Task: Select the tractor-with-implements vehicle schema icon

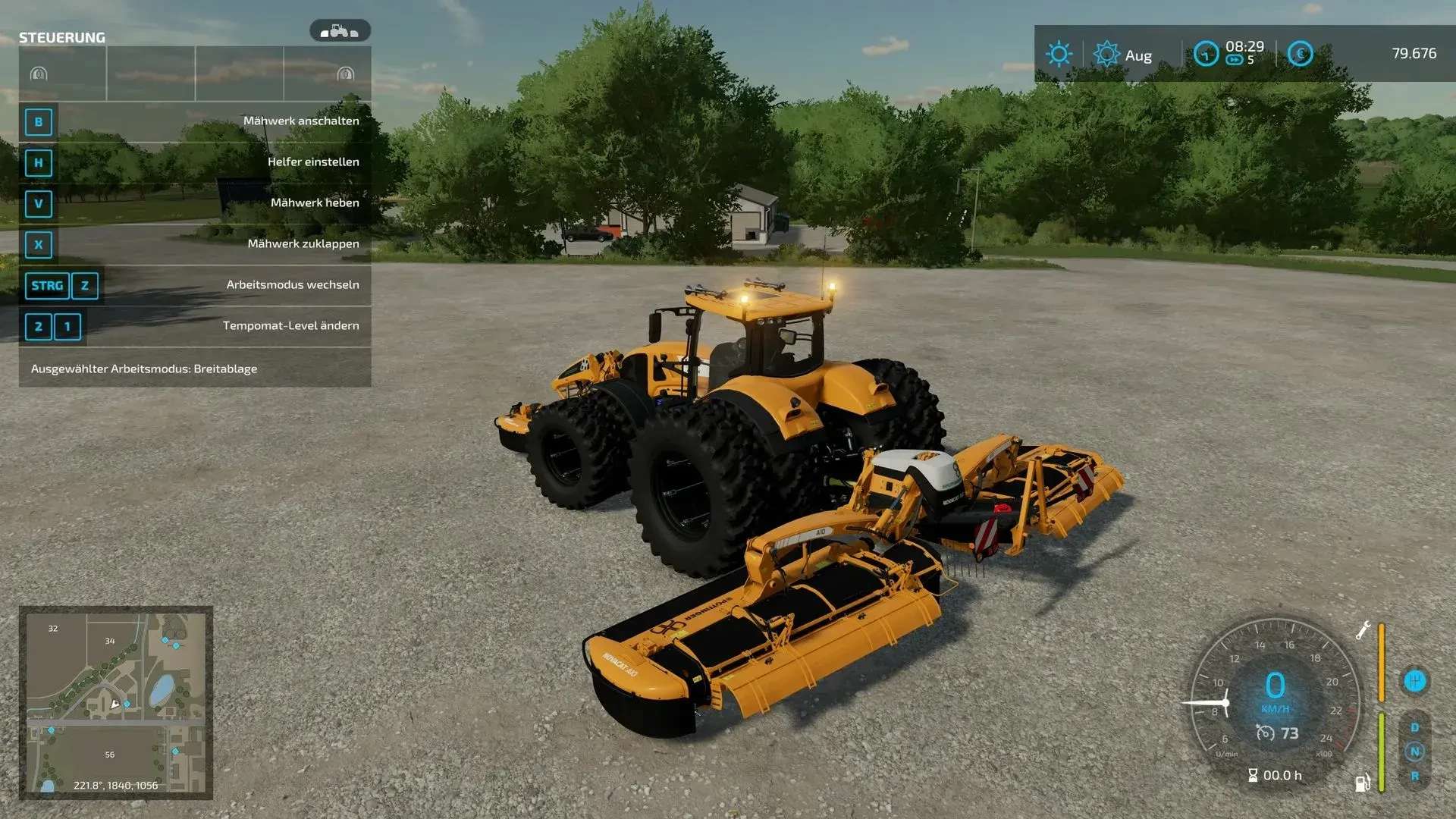Action: [340, 31]
